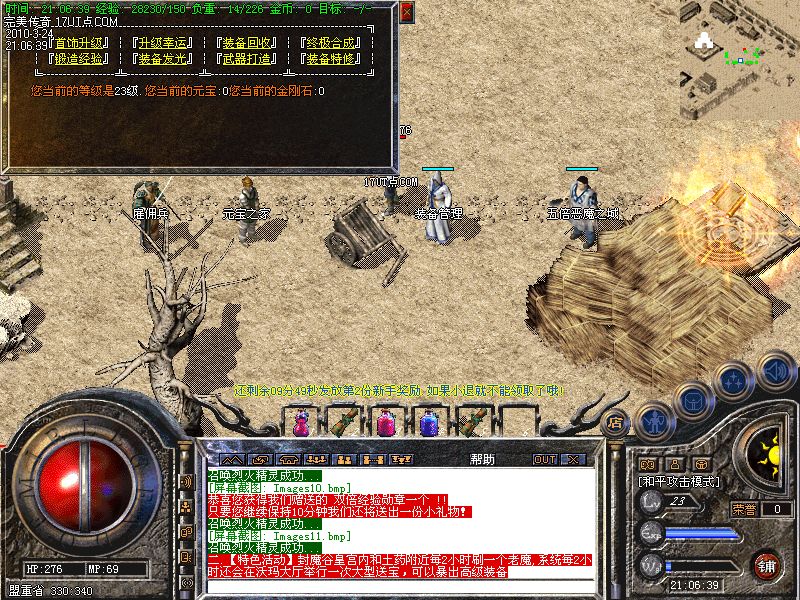Choose the 锻造经验 forge experience link
The width and height of the screenshot is (800, 600).
point(82,59)
